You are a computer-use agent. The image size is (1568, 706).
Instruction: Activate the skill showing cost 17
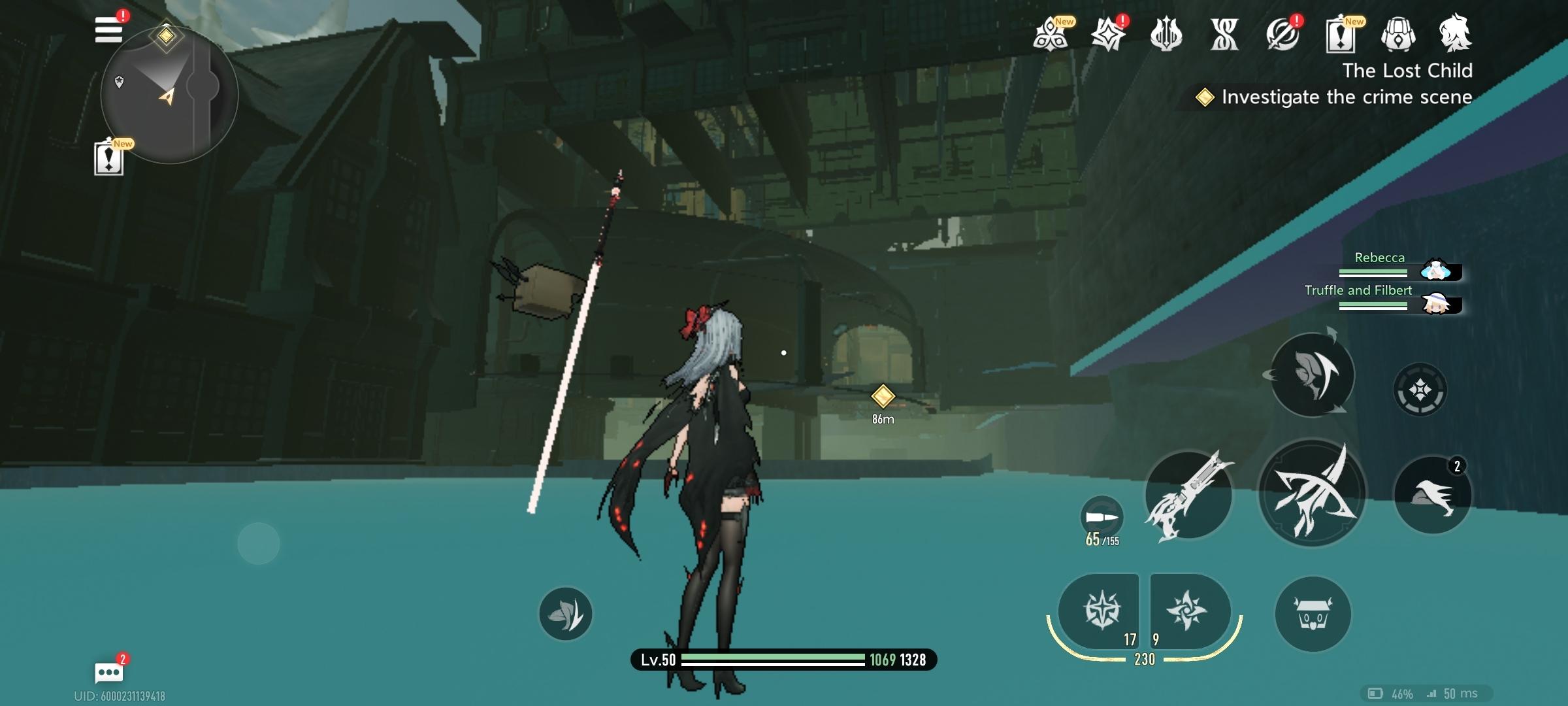pos(1102,611)
